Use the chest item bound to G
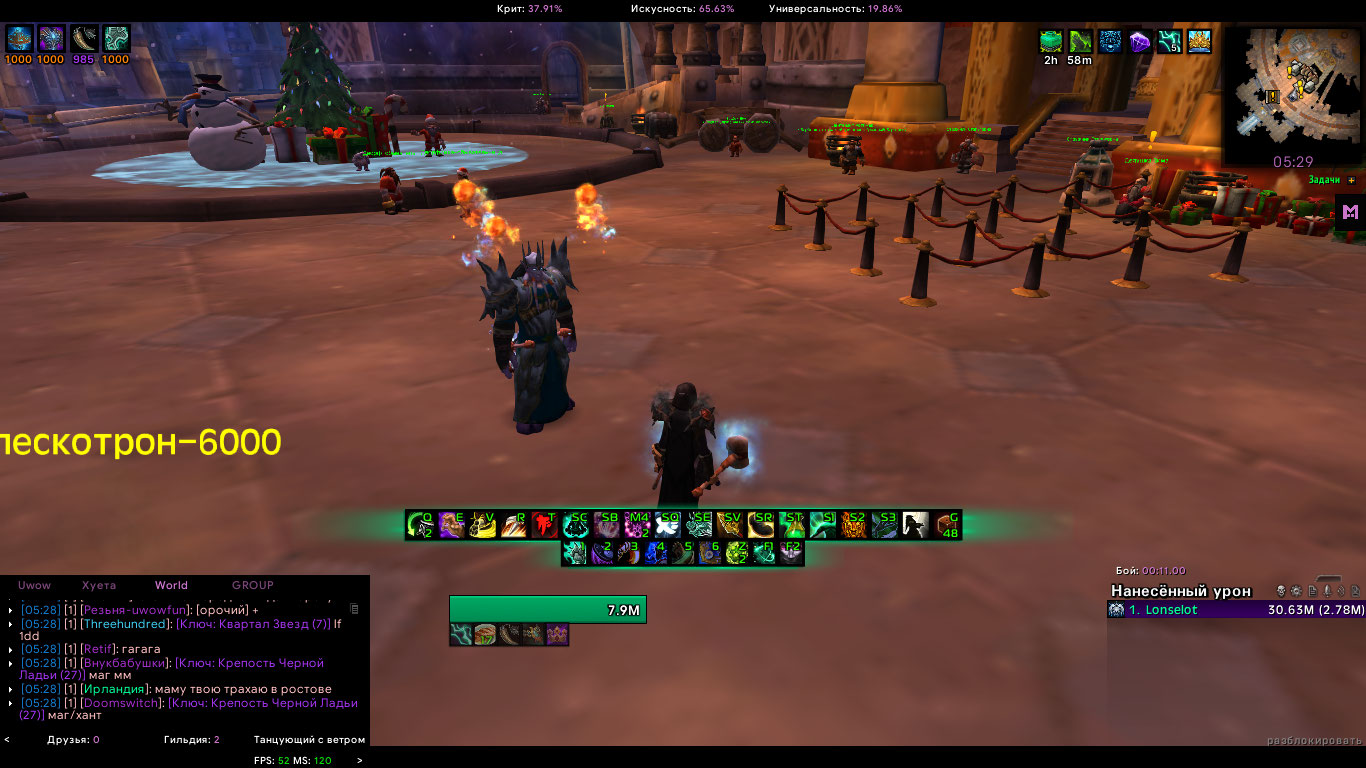 pyautogui.click(x=947, y=525)
